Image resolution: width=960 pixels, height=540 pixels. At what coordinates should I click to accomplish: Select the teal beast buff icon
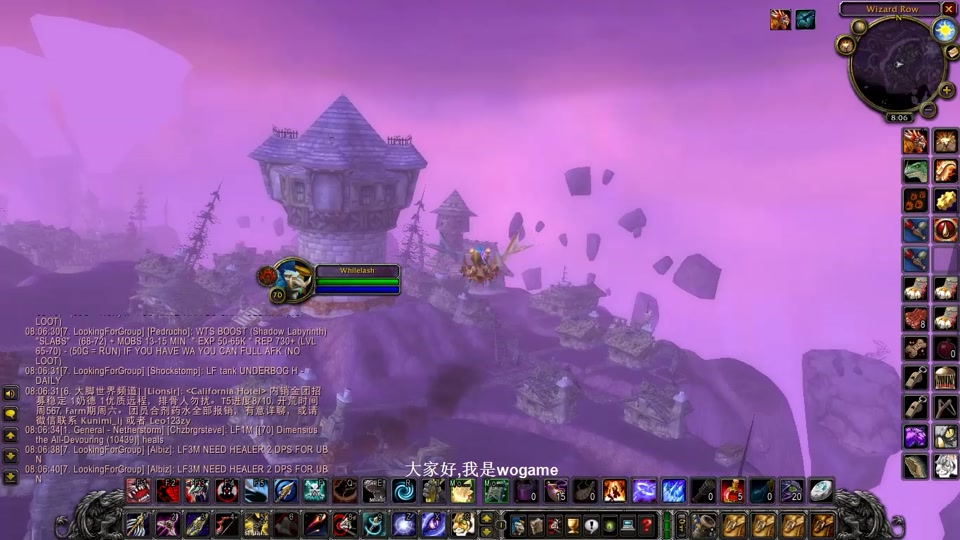coord(805,19)
